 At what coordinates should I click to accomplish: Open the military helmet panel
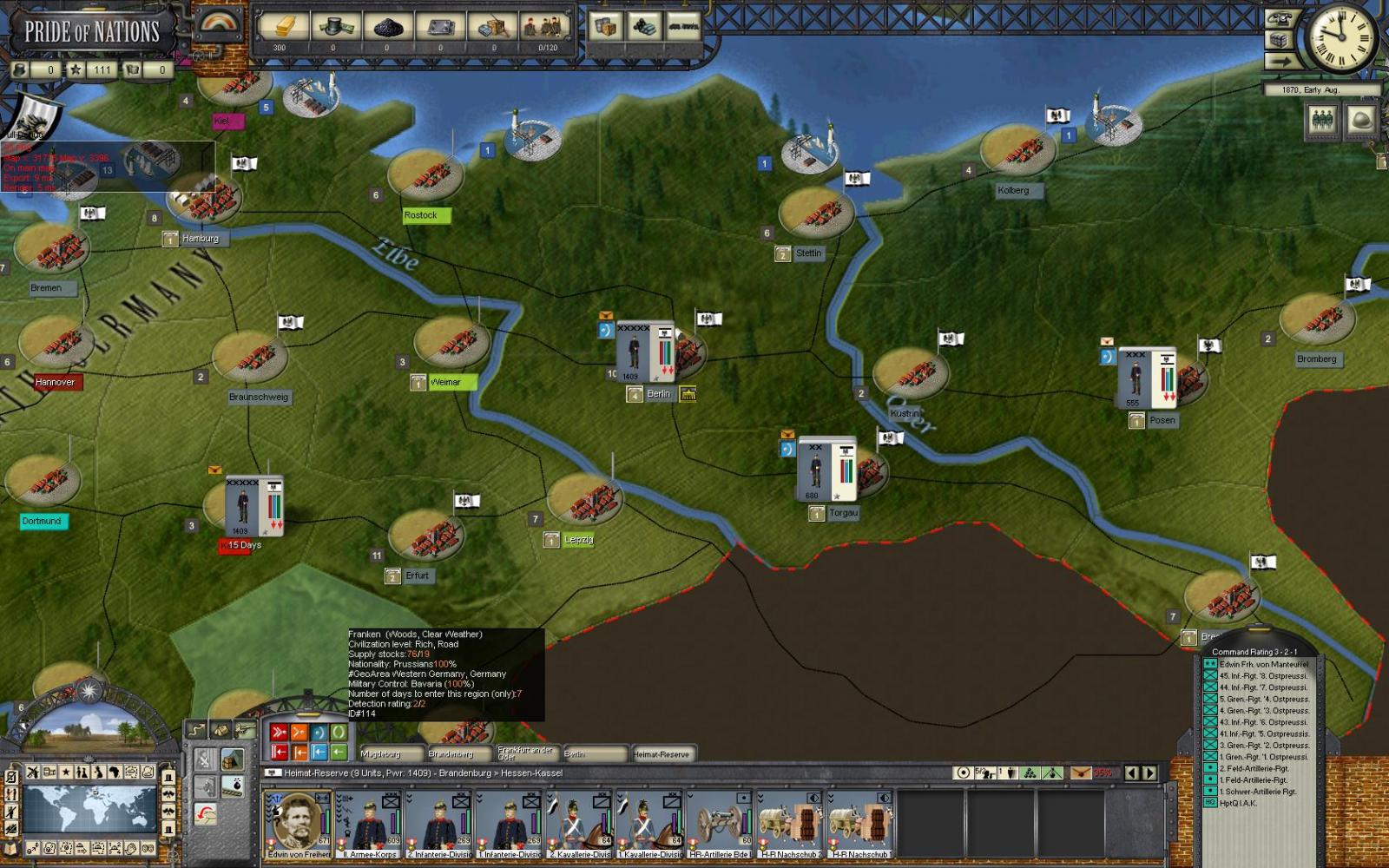click(1360, 121)
